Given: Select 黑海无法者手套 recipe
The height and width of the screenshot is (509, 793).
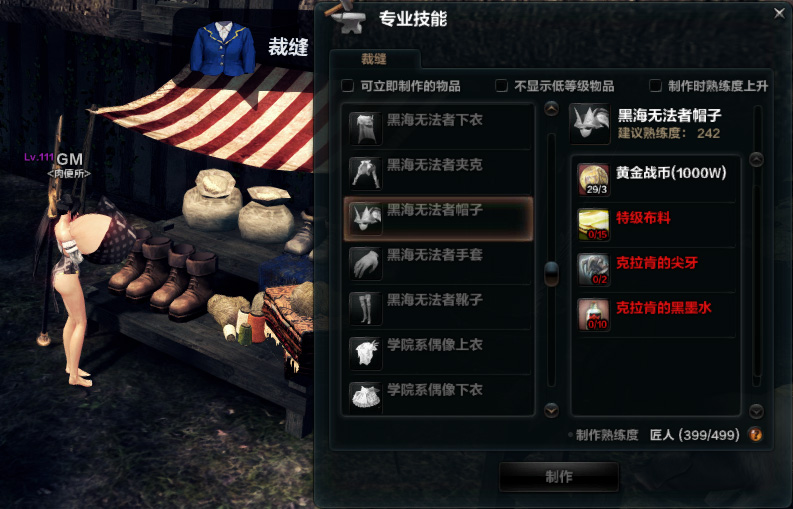Looking at the screenshot, I should [x=437, y=263].
